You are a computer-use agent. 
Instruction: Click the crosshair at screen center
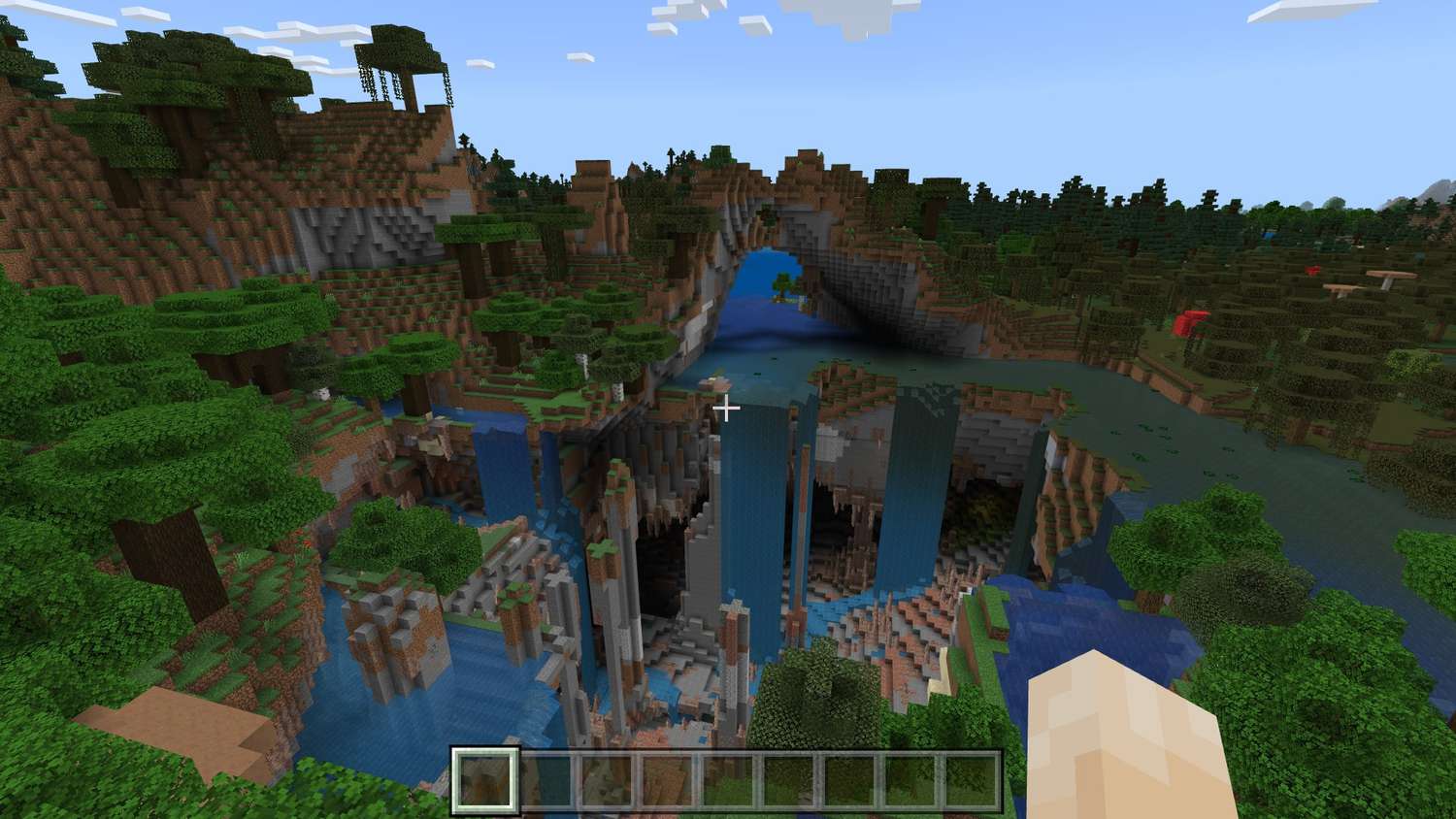[x=728, y=409]
